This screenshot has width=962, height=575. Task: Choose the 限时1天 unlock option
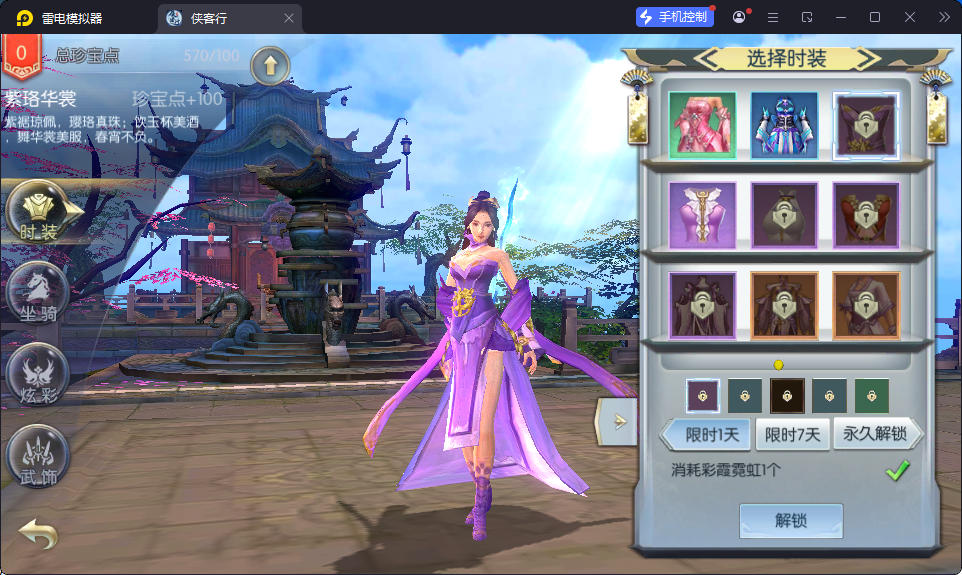click(x=711, y=435)
